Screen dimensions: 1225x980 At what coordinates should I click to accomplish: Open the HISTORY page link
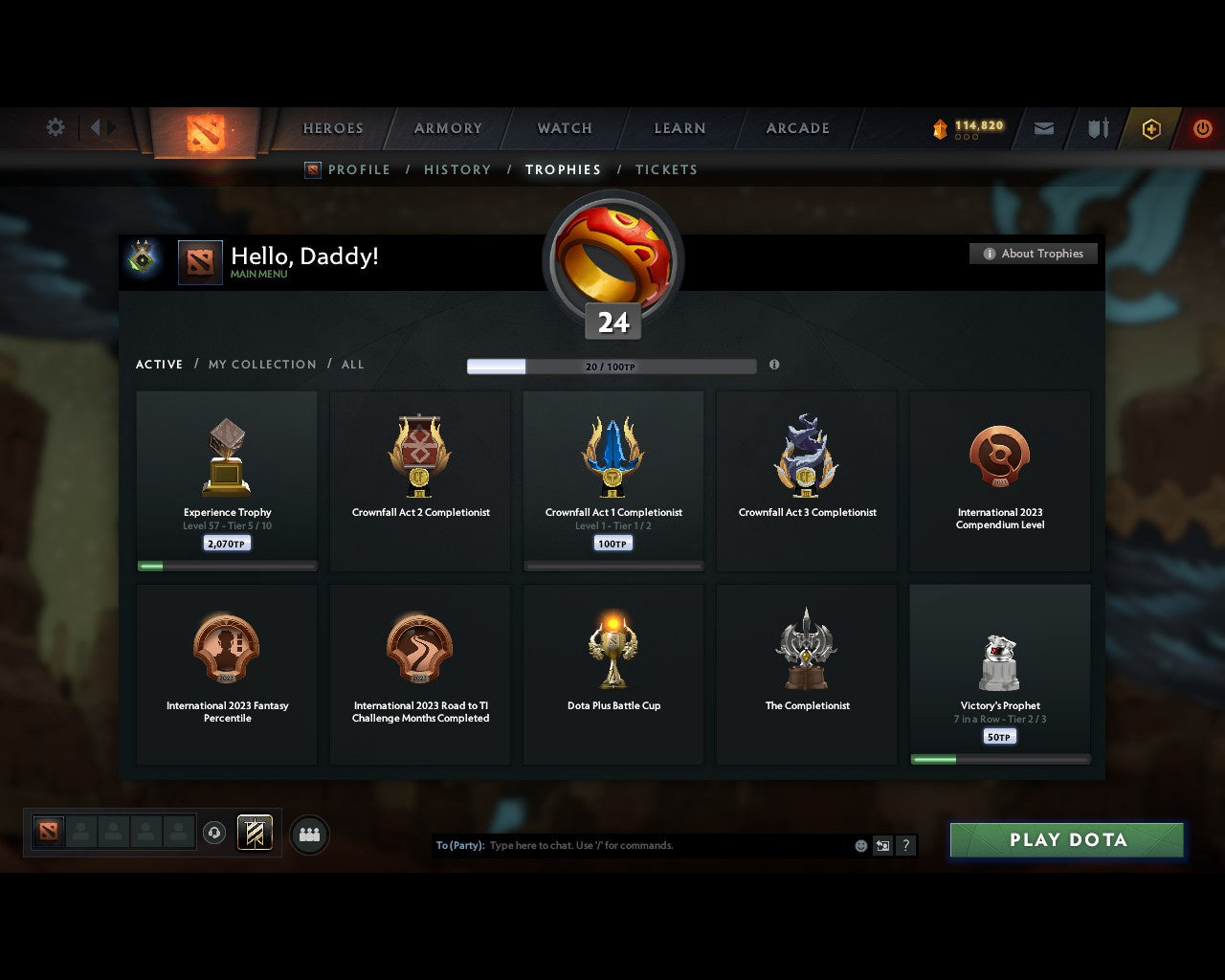click(457, 169)
